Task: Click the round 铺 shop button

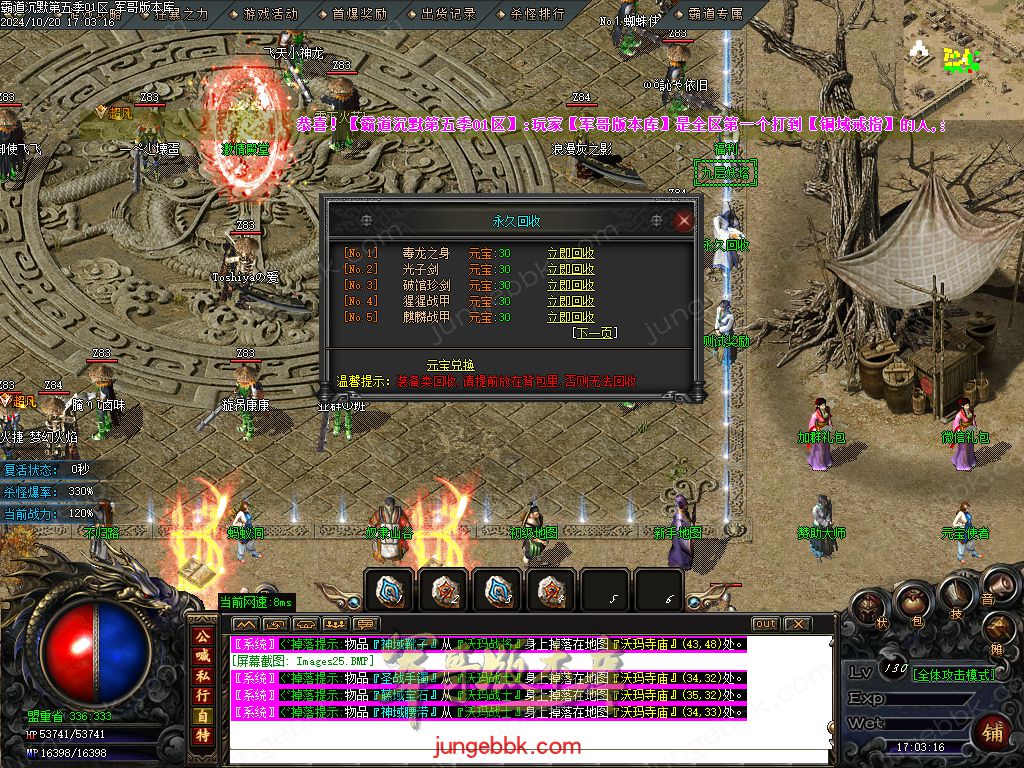Action: click(x=992, y=732)
